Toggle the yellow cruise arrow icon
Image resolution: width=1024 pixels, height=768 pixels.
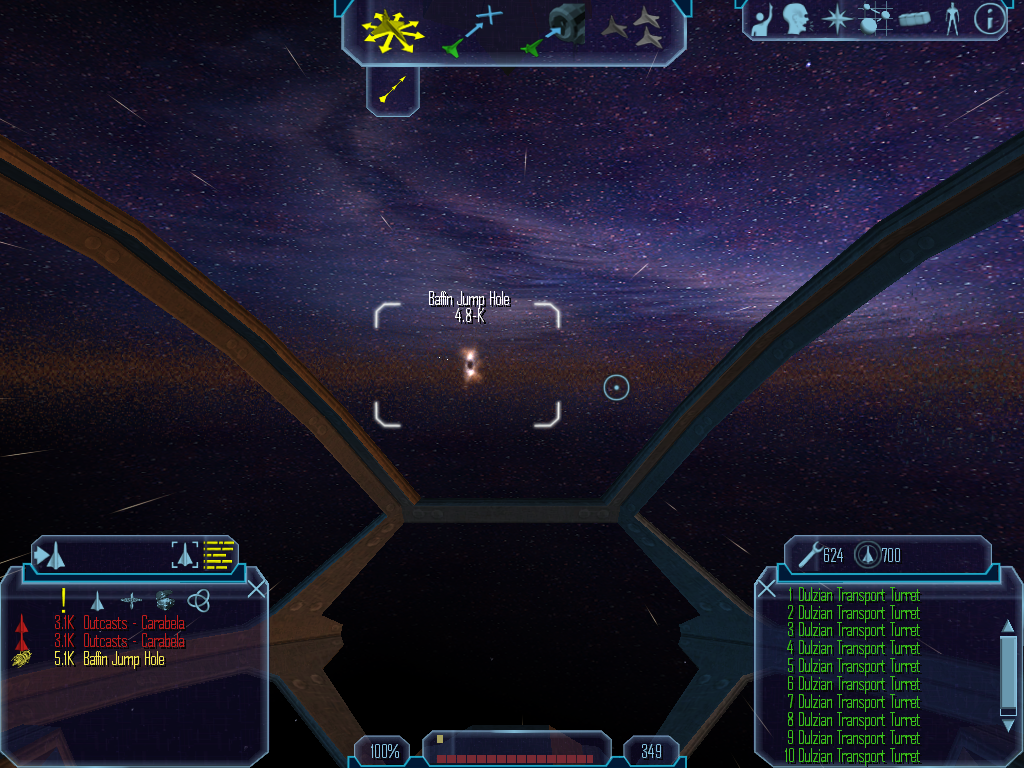392,89
